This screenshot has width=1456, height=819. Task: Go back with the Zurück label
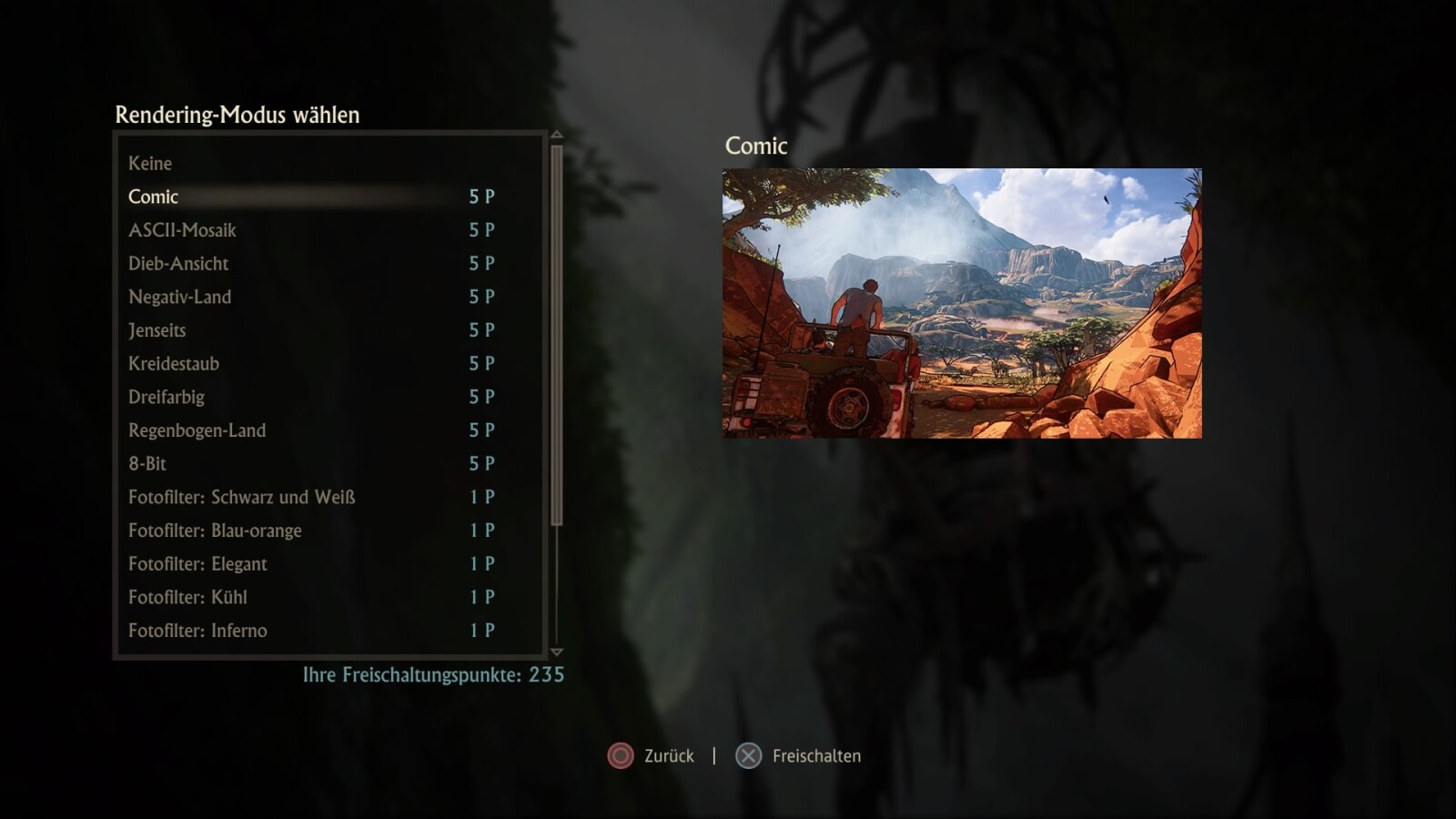click(x=668, y=756)
